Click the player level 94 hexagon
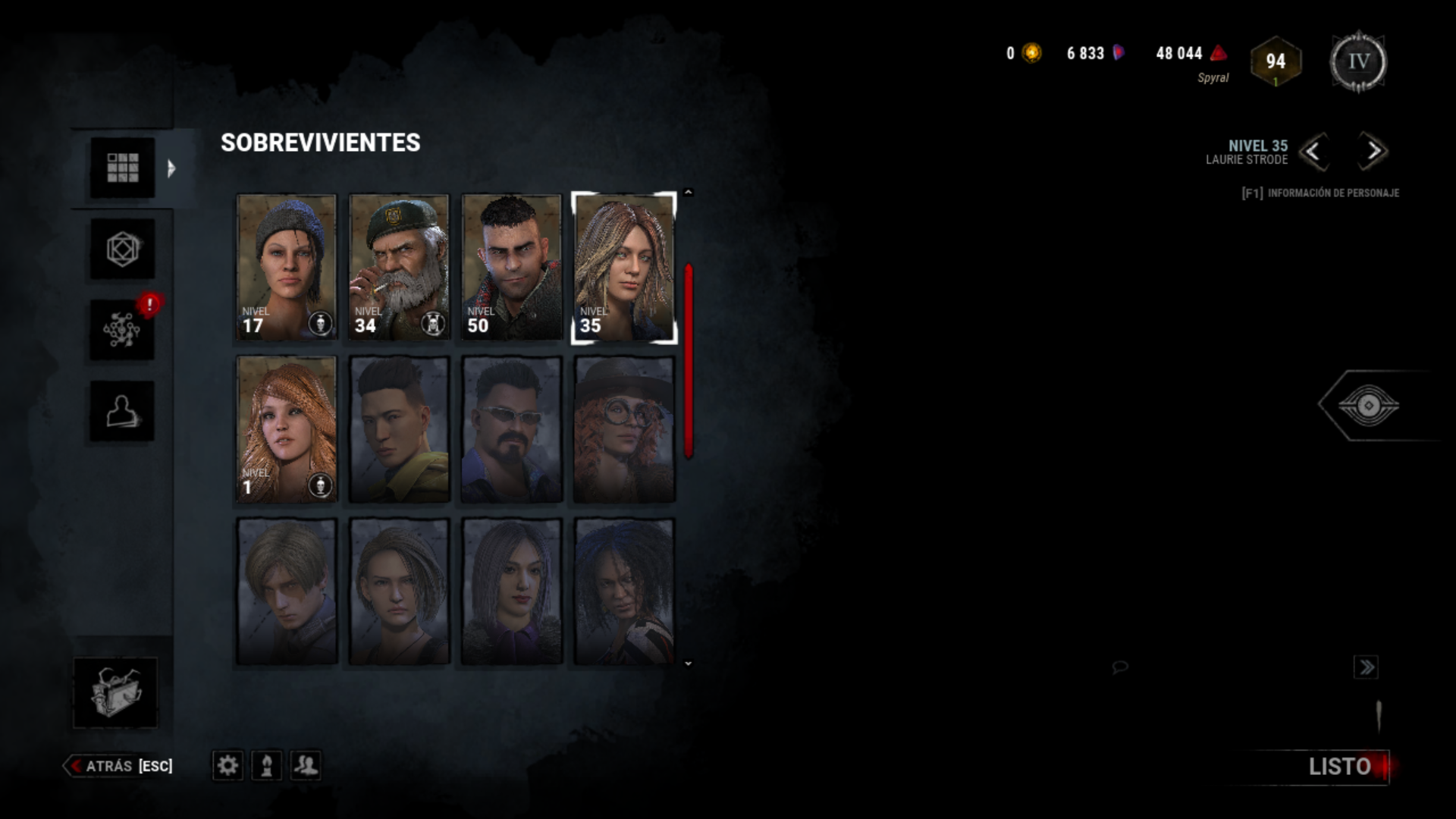Image resolution: width=1456 pixels, height=819 pixels. [1276, 60]
